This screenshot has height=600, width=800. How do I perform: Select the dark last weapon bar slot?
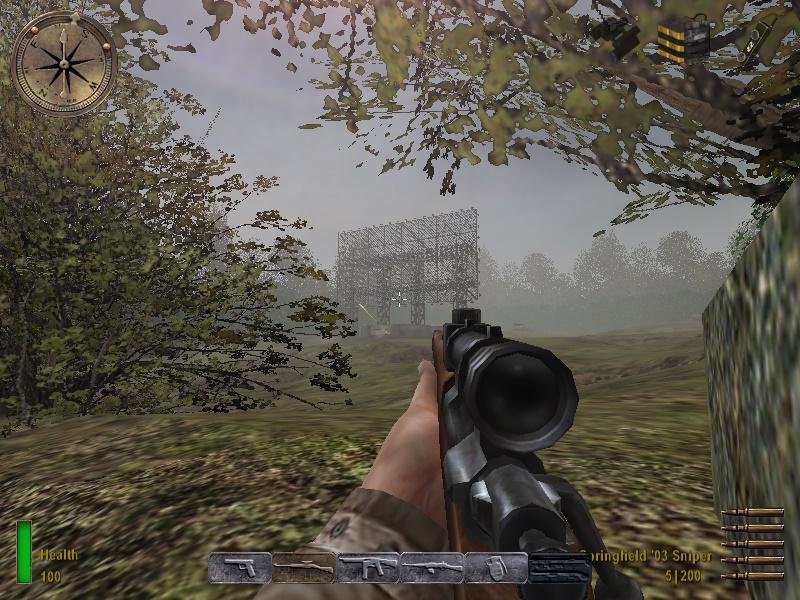tap(560, 567)
